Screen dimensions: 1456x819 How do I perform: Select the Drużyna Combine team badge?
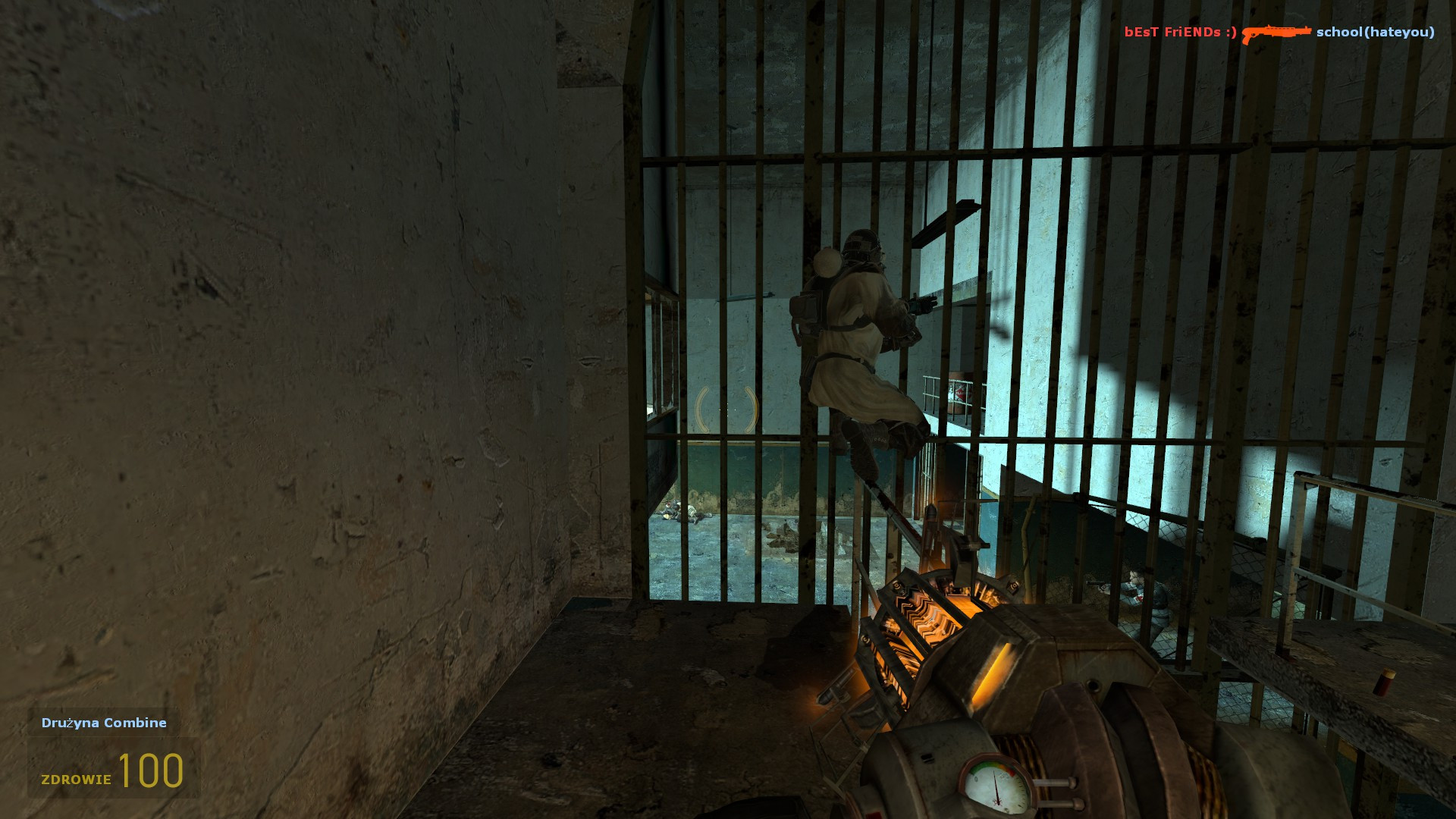click(x=103, y=723)
